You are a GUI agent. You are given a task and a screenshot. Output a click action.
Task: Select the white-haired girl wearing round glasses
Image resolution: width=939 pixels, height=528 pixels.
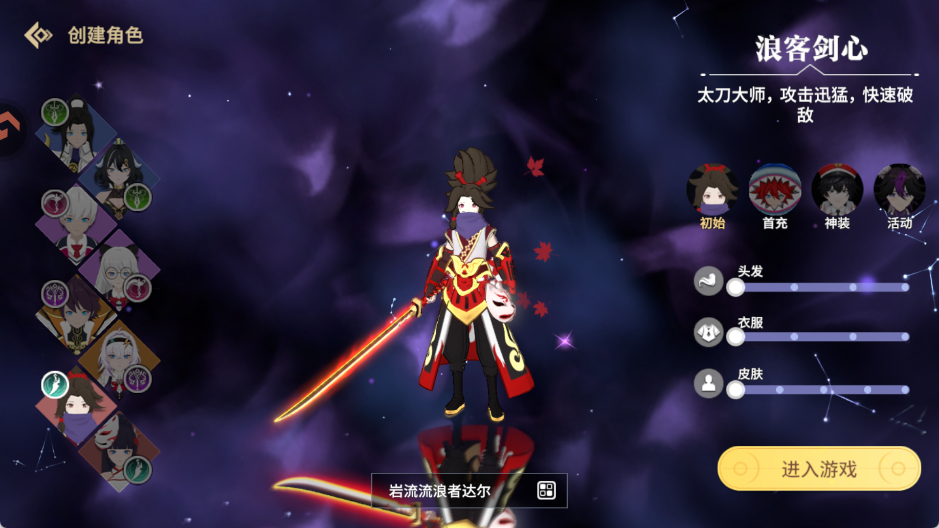pyautogui.click(x=120, y=270)
